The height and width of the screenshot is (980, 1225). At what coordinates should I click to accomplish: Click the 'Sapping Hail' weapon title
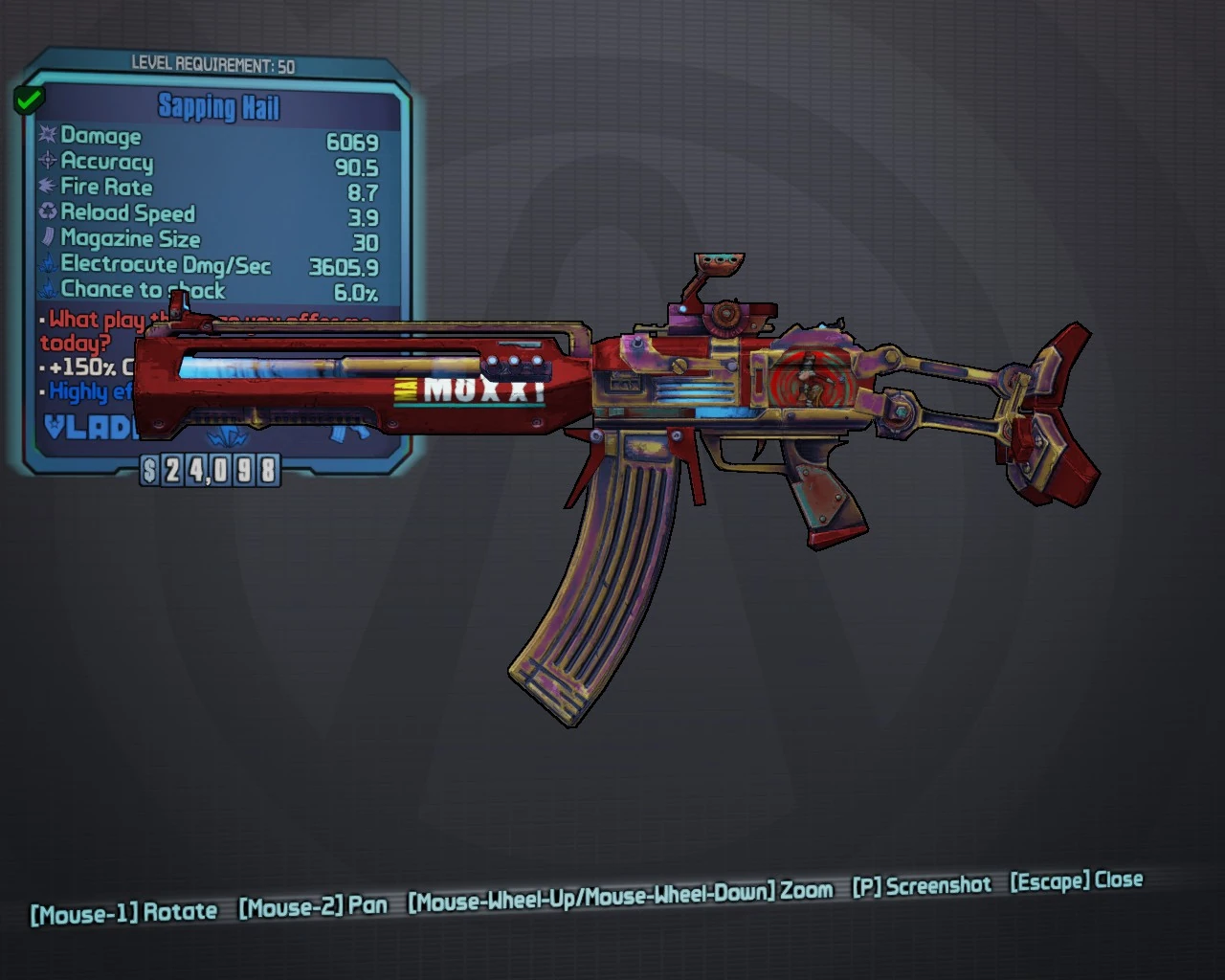[218, 108]
